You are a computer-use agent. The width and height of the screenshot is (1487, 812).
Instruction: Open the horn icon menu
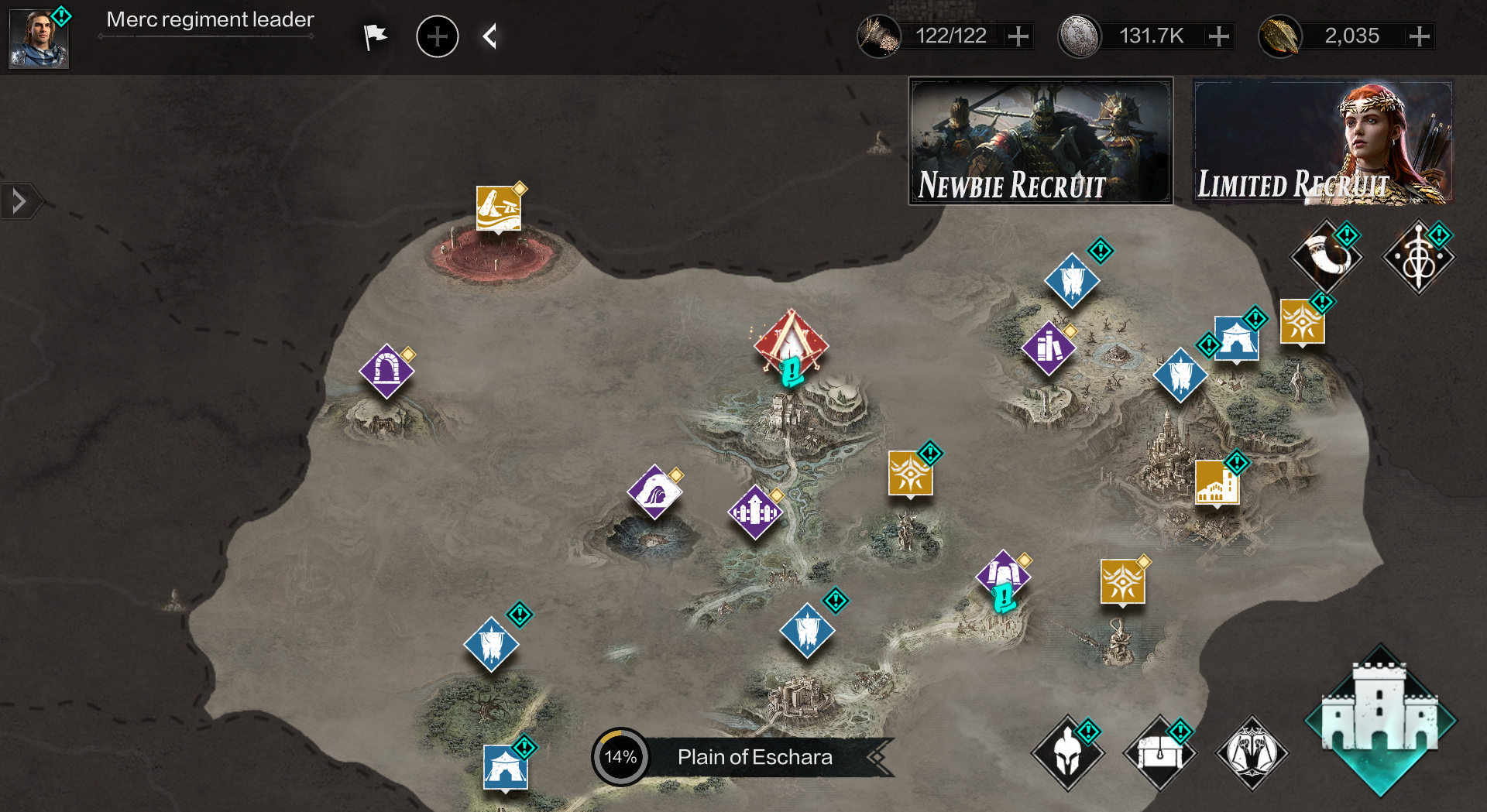pyautogui.click(x=1326, y=257)
